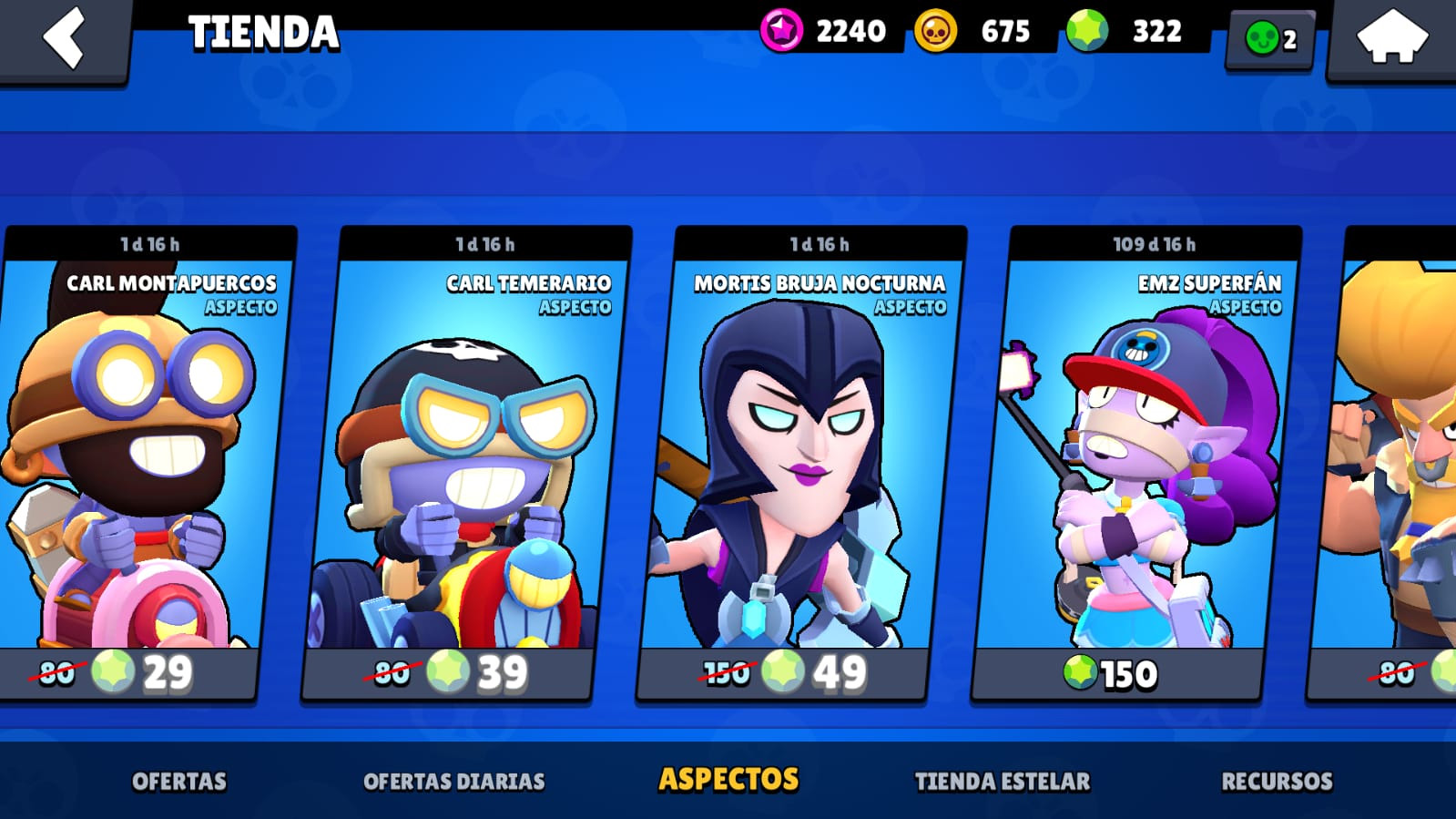This screenshot has width=1456, height=819.
Task: Tap the gold coin currency icon
Action: click(x=936, y=31)
